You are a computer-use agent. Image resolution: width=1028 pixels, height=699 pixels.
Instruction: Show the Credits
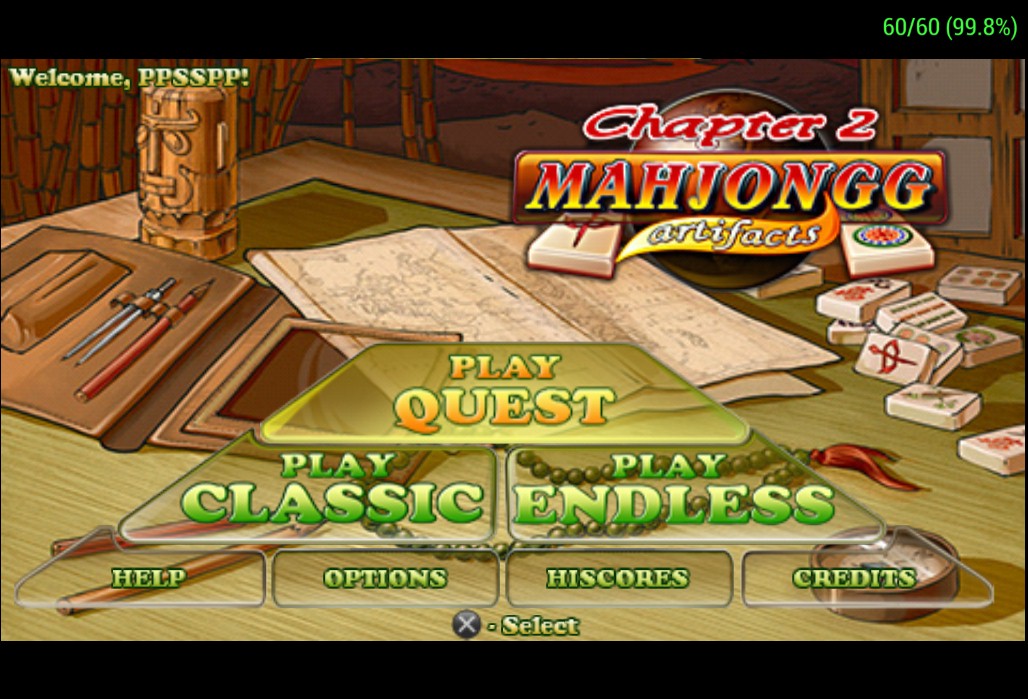853,578
